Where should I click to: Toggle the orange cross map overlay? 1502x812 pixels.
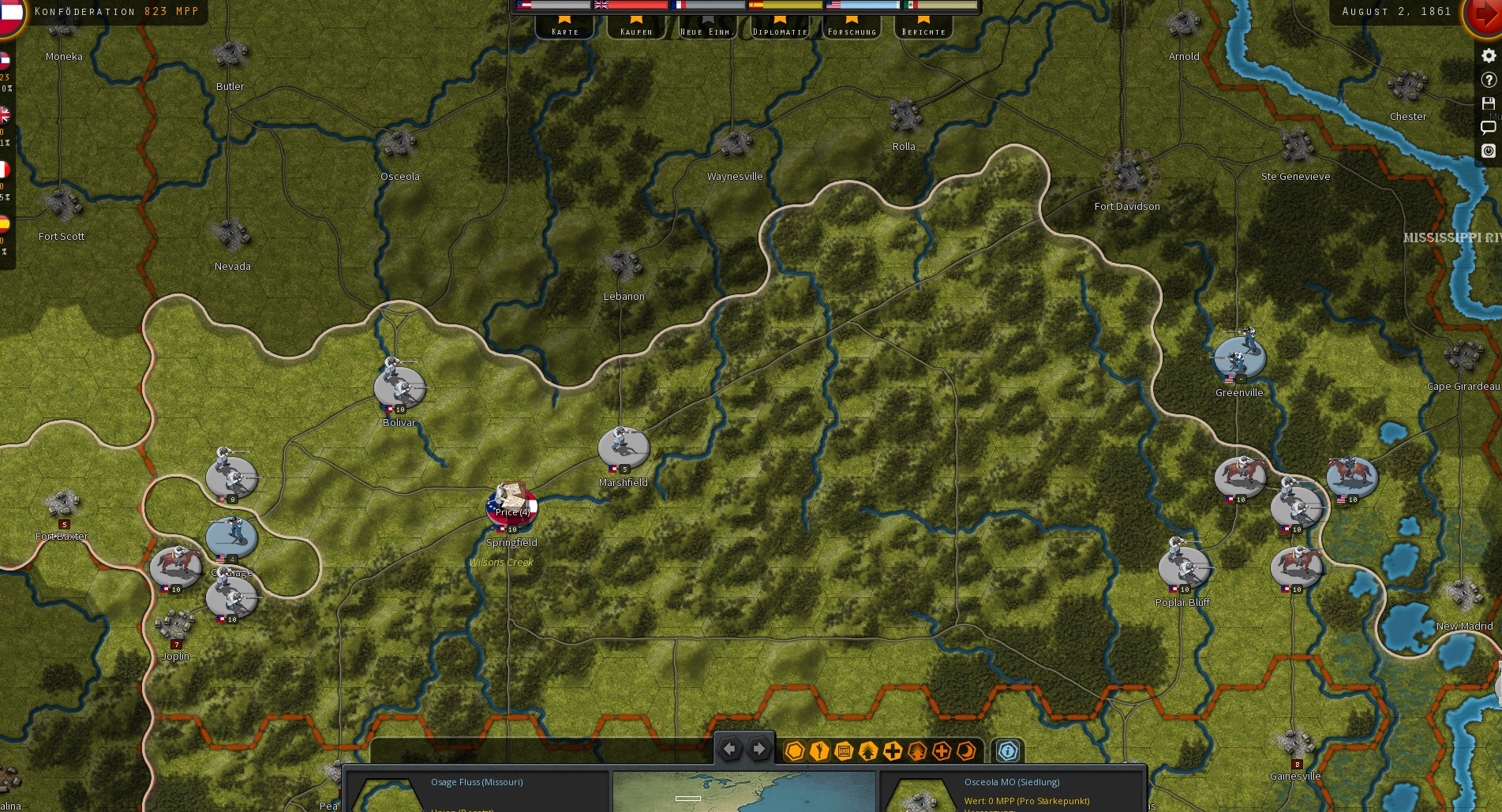(941, 751)
